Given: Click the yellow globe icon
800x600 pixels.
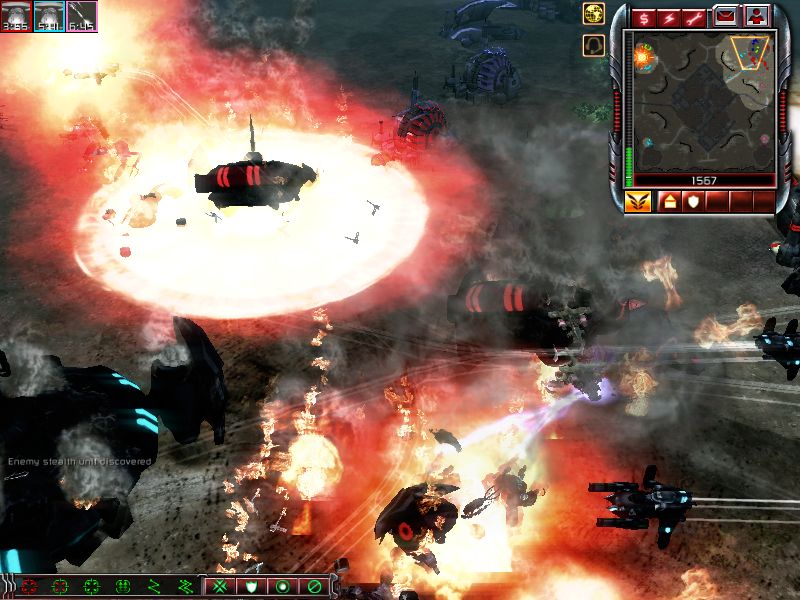Looking at the screenshot, I should pos(594,14).
